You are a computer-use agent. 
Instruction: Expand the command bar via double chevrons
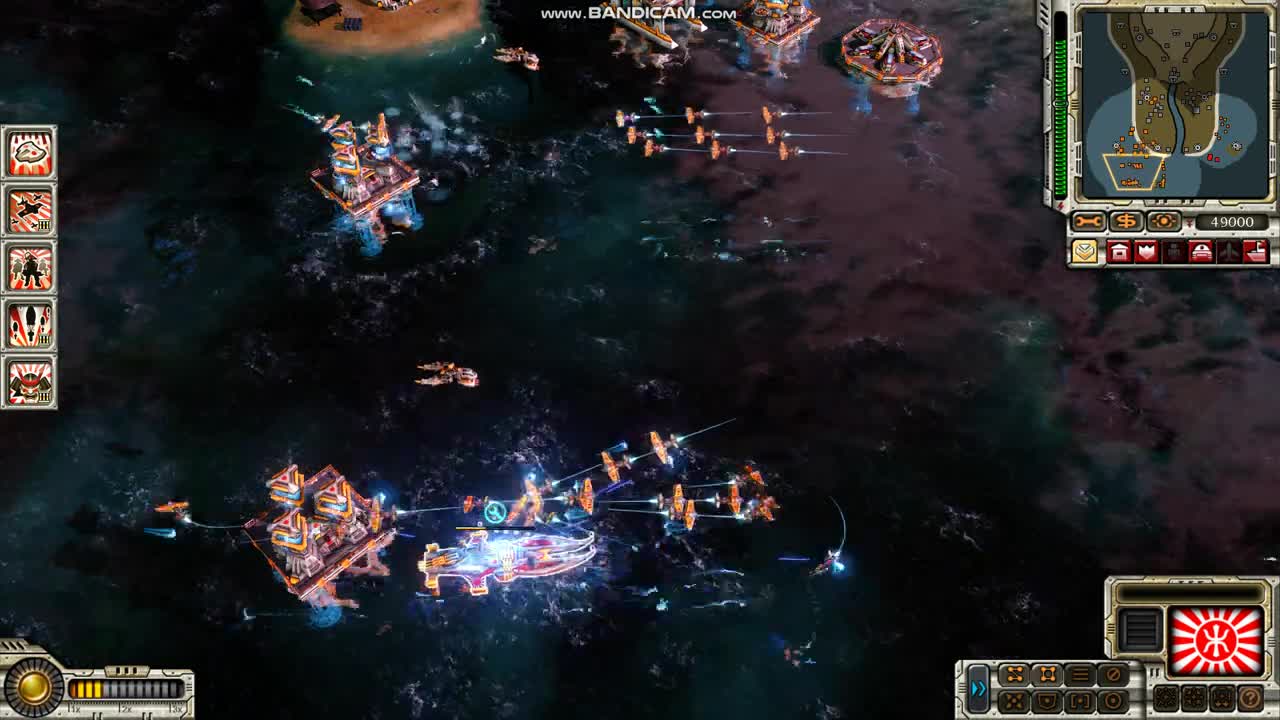point(979,688)
